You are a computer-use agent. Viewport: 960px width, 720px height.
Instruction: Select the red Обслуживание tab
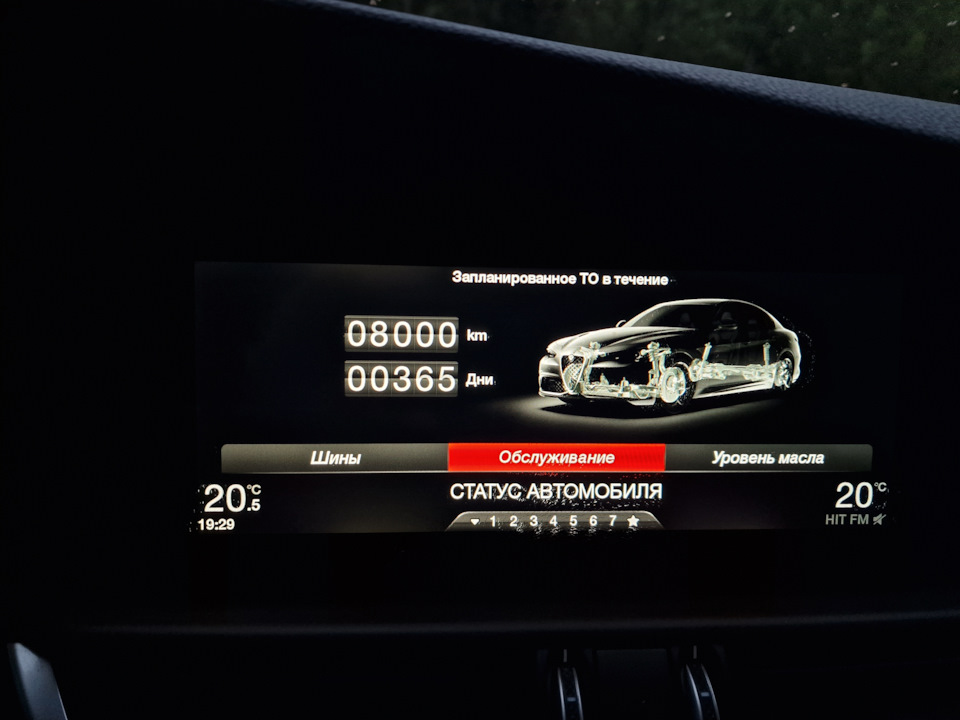[x=556, y=458]
